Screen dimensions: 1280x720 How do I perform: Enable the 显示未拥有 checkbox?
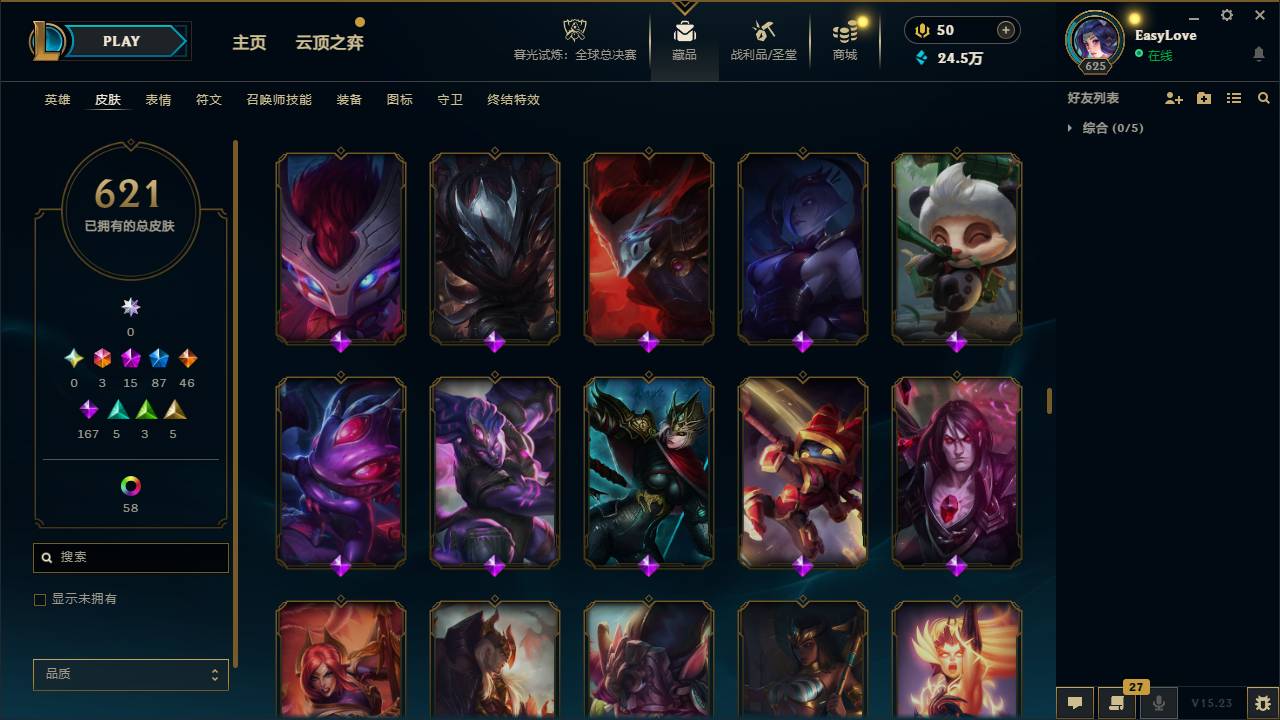(x=40, y=599)
